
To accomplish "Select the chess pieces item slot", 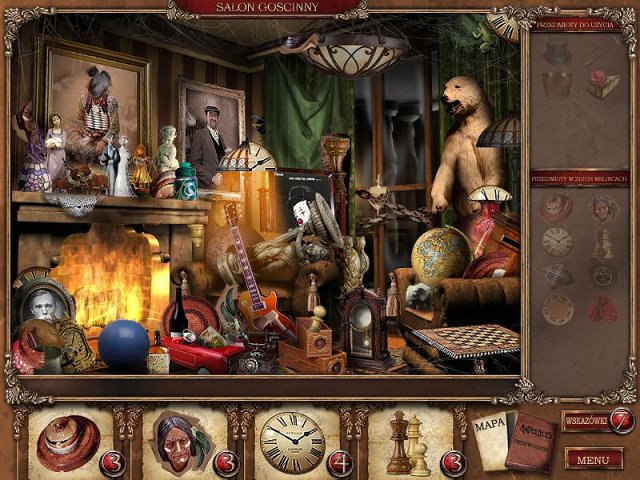I will click(x=407, y=441).
